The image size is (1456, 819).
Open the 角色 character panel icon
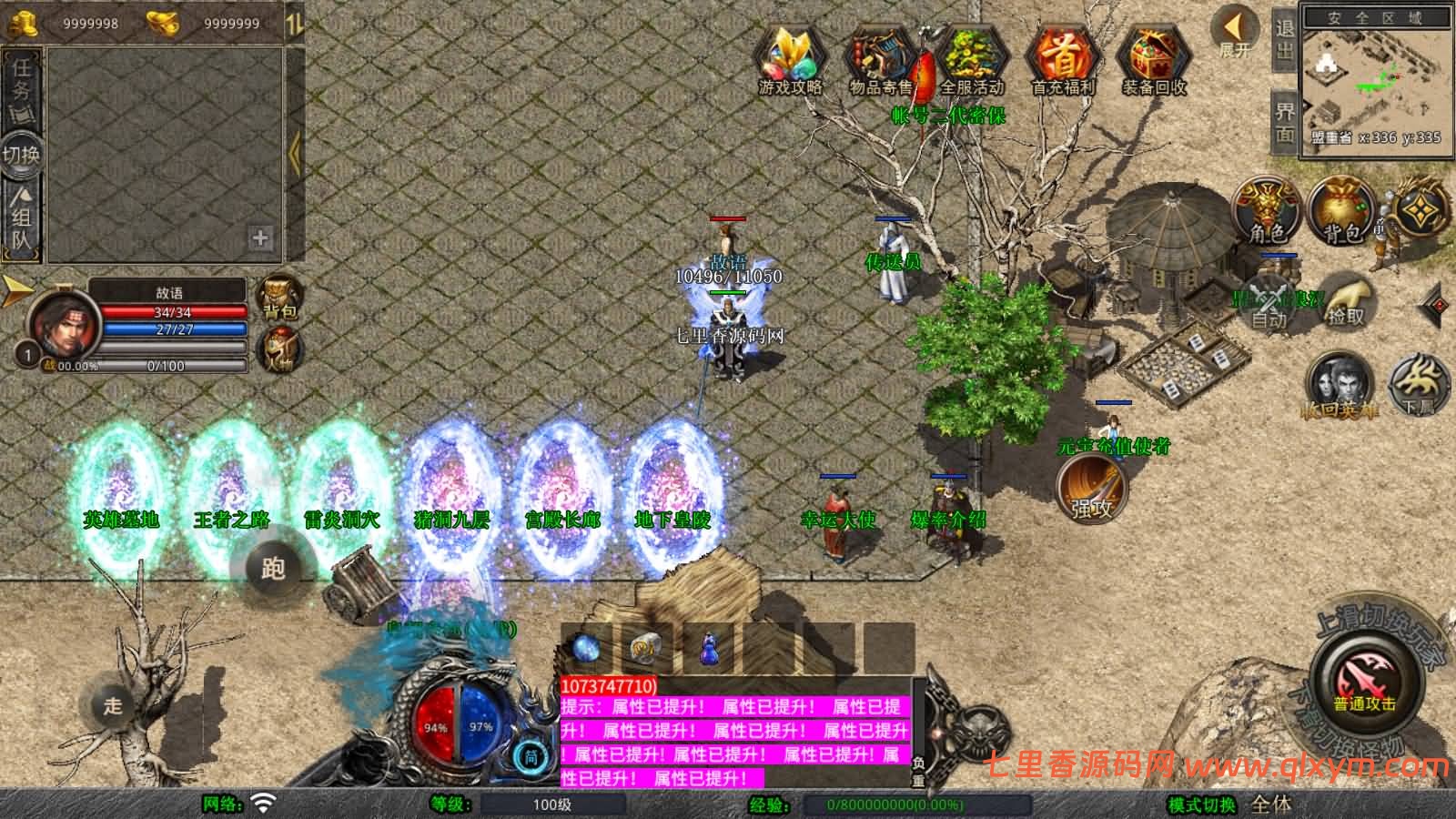[x=1264, y=207]
